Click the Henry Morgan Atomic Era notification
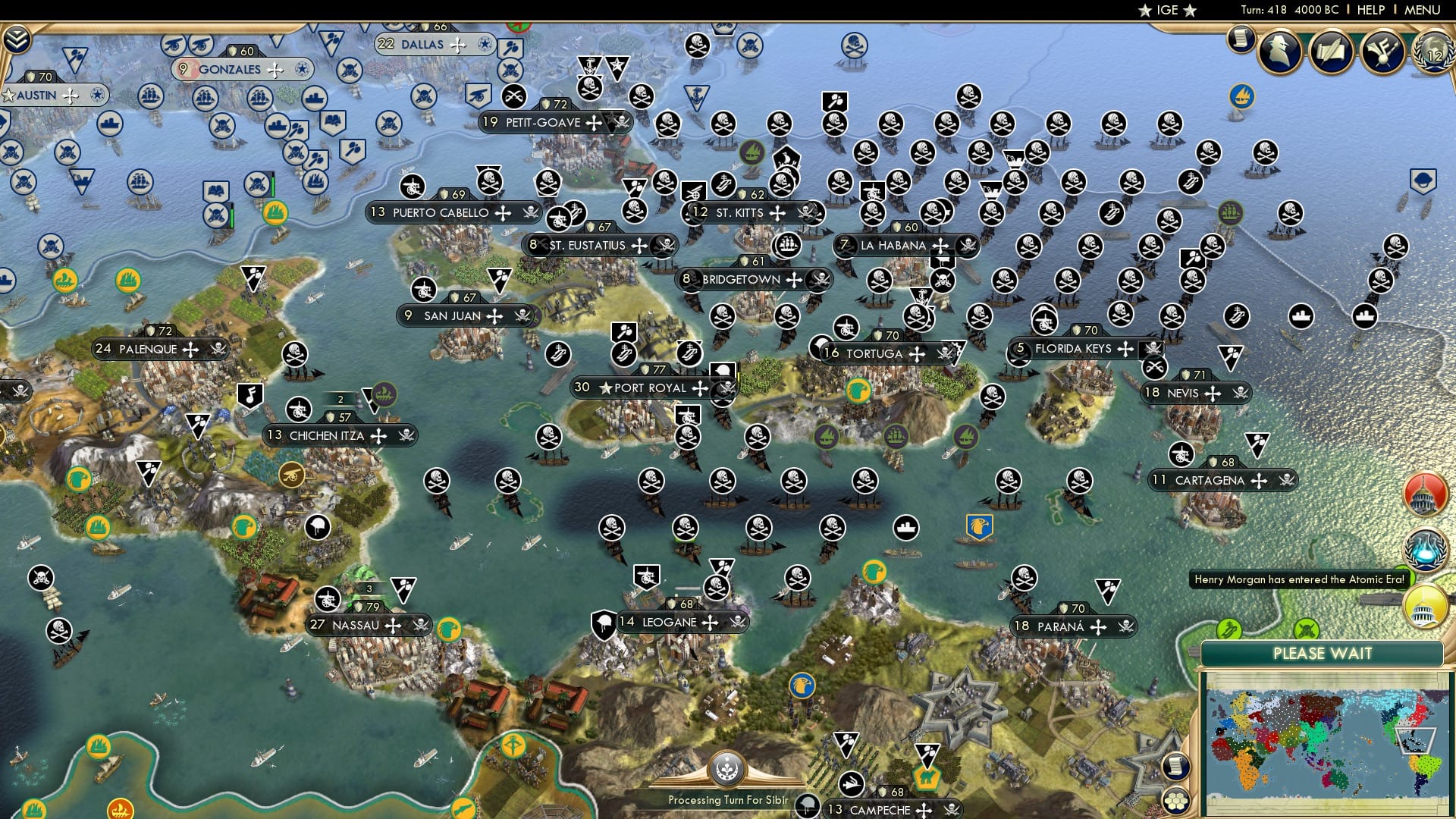Image resolution: width=1456 pixels, height=819 pixels. 1300,579
